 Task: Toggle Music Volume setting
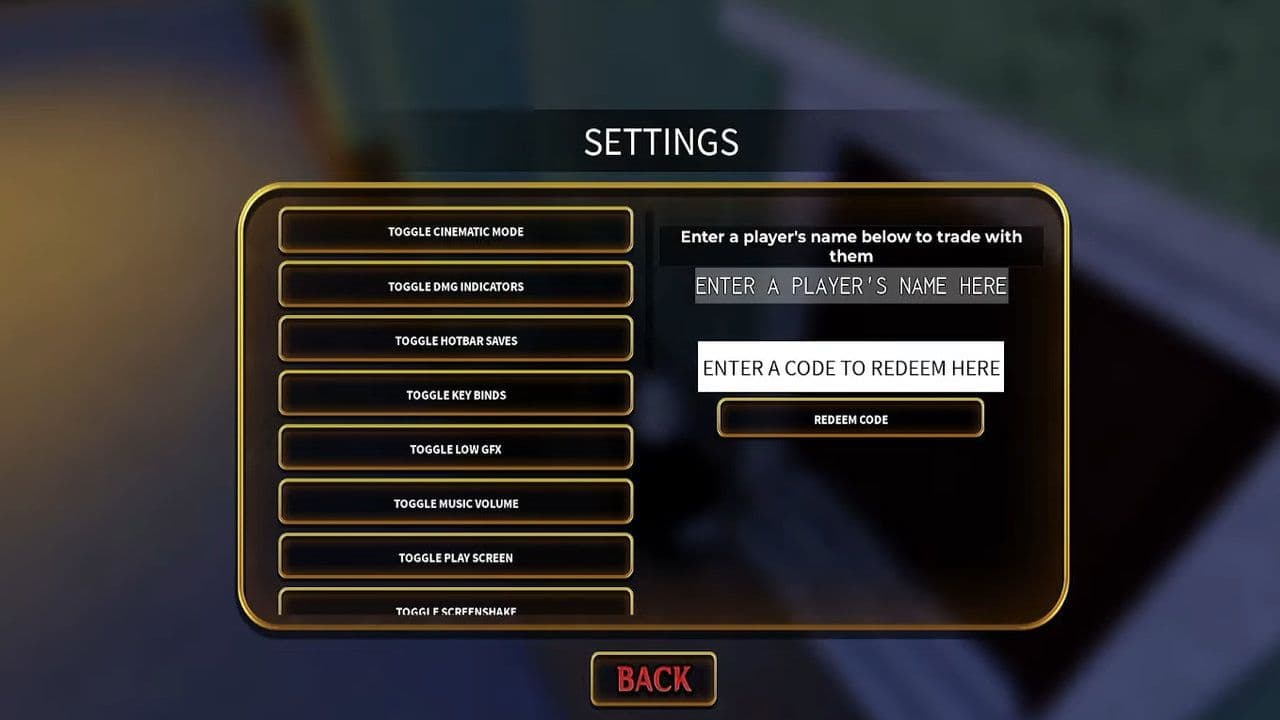pos(457,503)
